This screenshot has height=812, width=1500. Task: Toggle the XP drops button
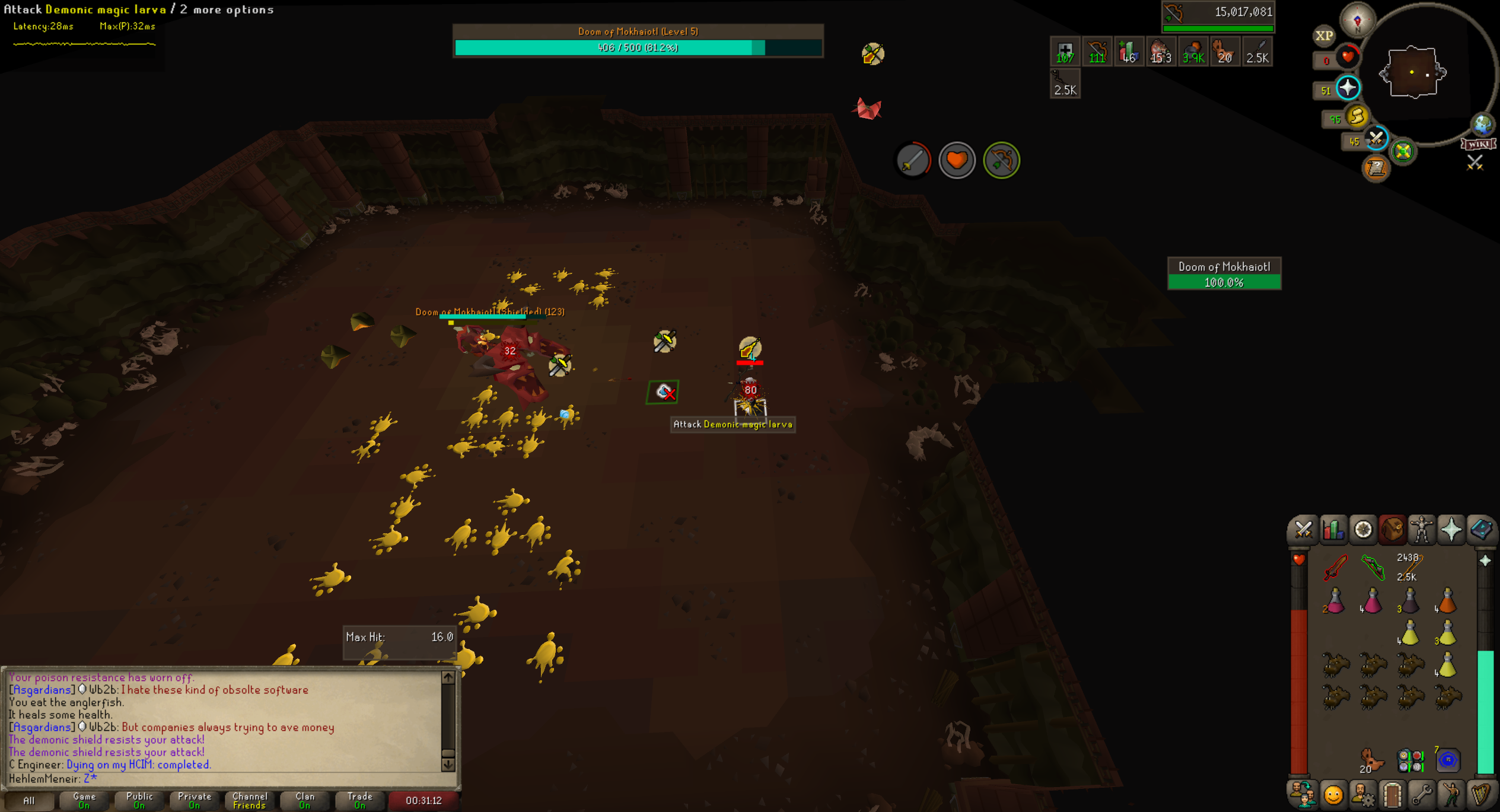point(1324,36)
